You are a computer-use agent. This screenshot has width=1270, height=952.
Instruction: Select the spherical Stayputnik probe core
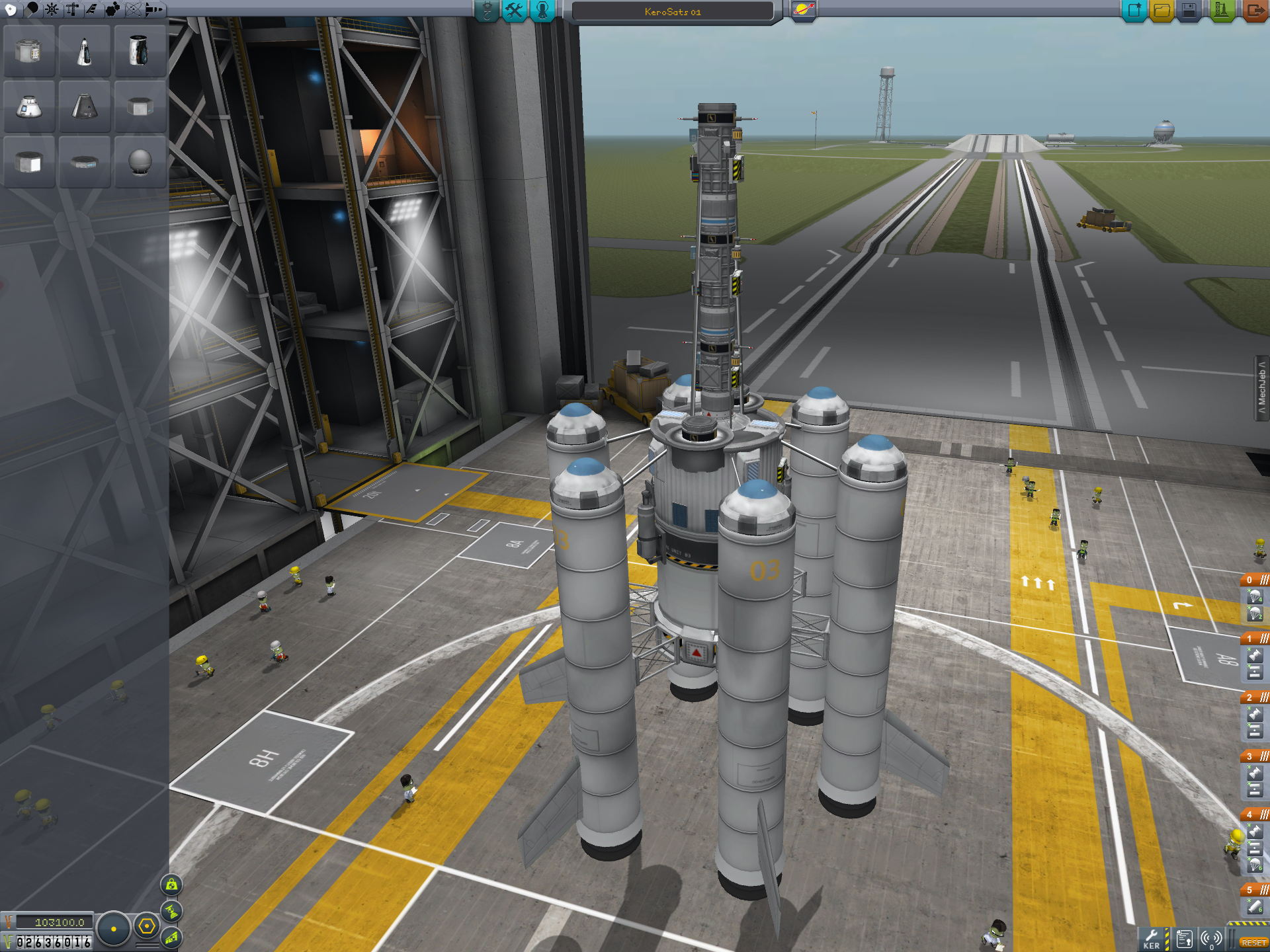click(140, 162)
